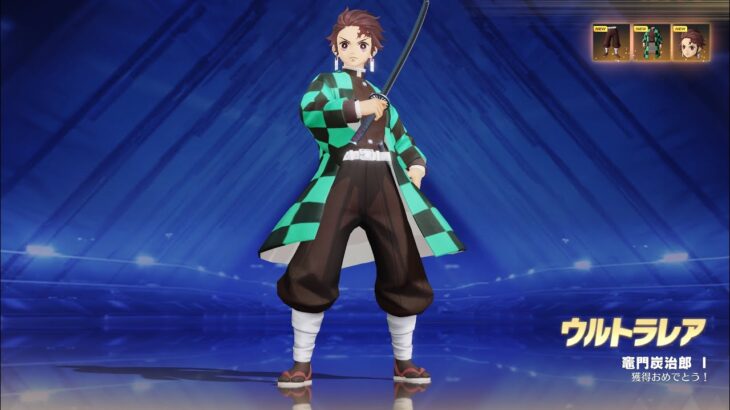Select the green checkered haori thumbnail
730x410 pixels.
(x=651, y=43)
